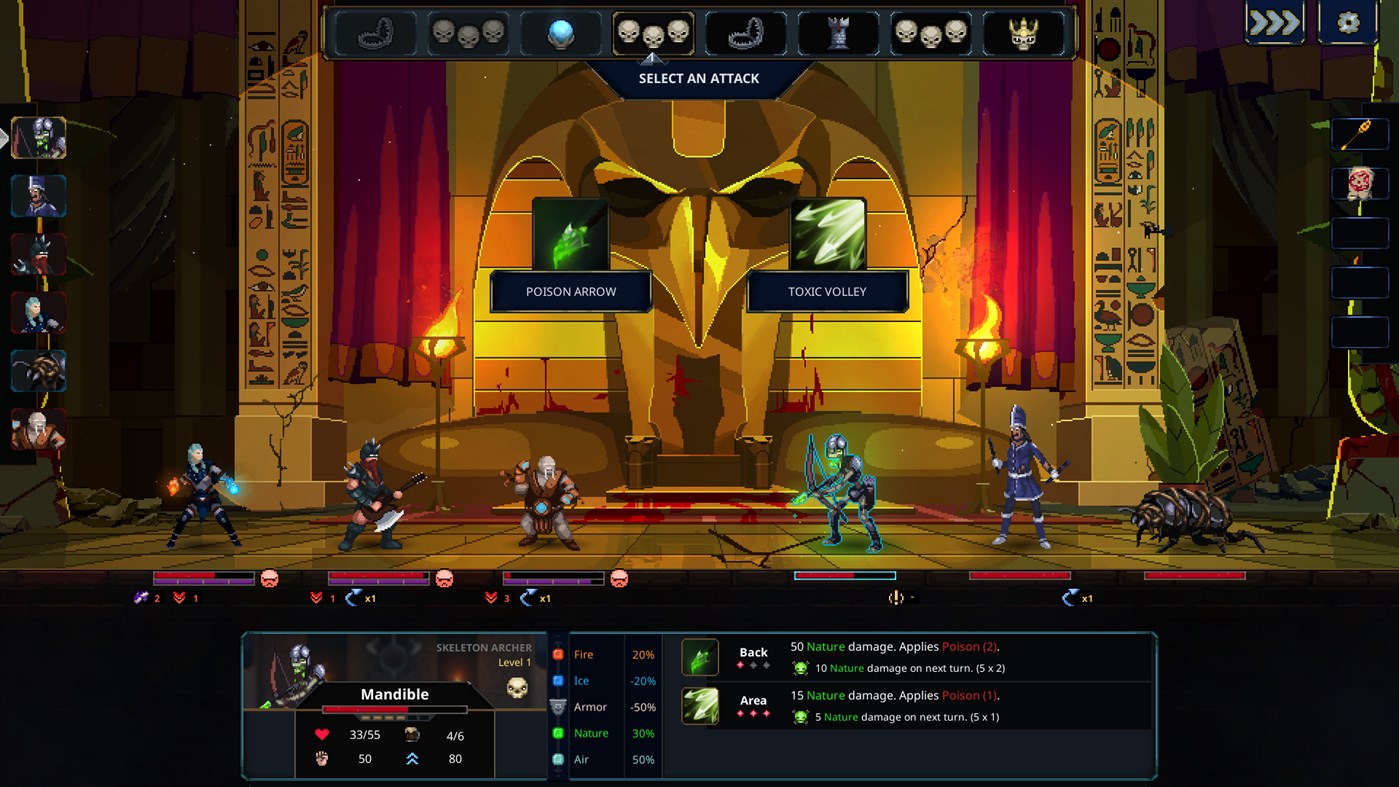Viewport: 1399px width, 787px height.
Task: Click the blue orb in the turn order bar
Action: (558, 33)
